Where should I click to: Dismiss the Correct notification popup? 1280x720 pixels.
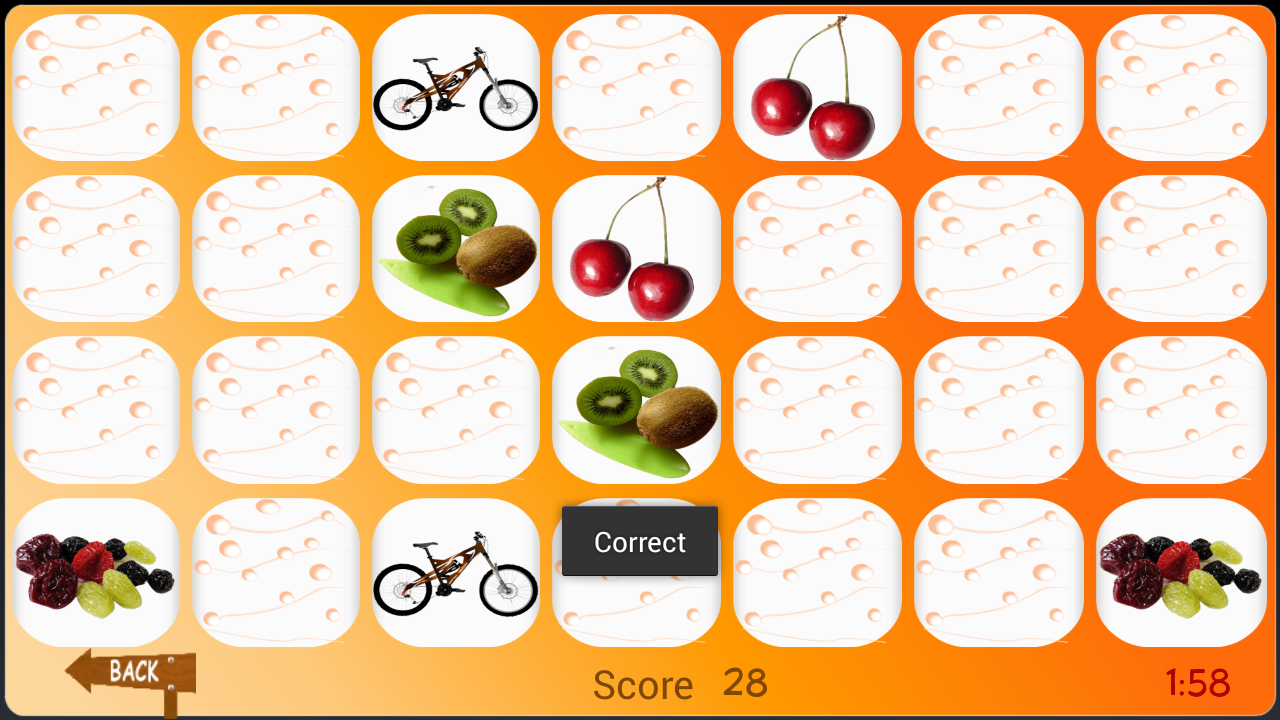639,542
